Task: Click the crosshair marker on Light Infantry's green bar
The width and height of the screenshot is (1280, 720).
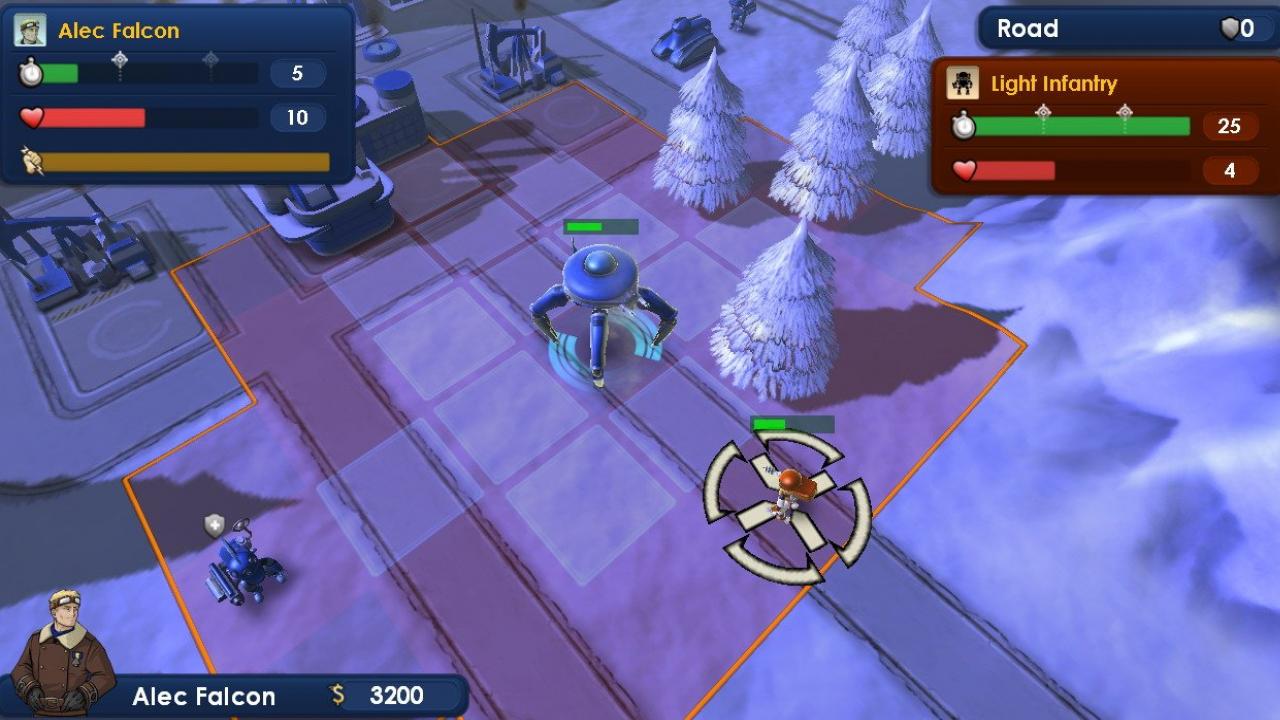Action: 1042,110
